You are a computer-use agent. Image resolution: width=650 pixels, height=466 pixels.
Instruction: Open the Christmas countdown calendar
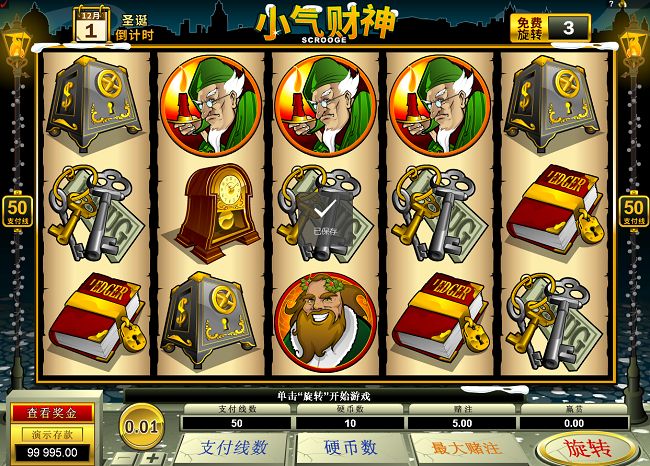(91, 25)
